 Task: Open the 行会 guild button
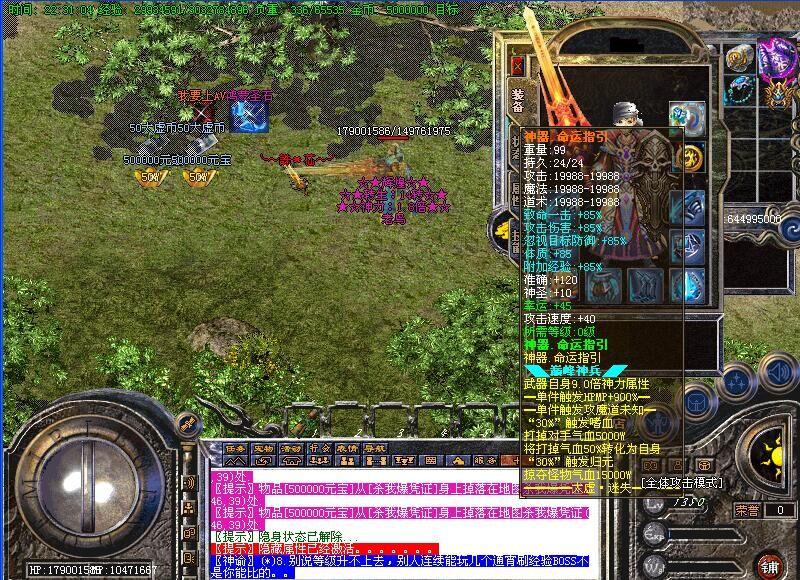tap(319, 448)
